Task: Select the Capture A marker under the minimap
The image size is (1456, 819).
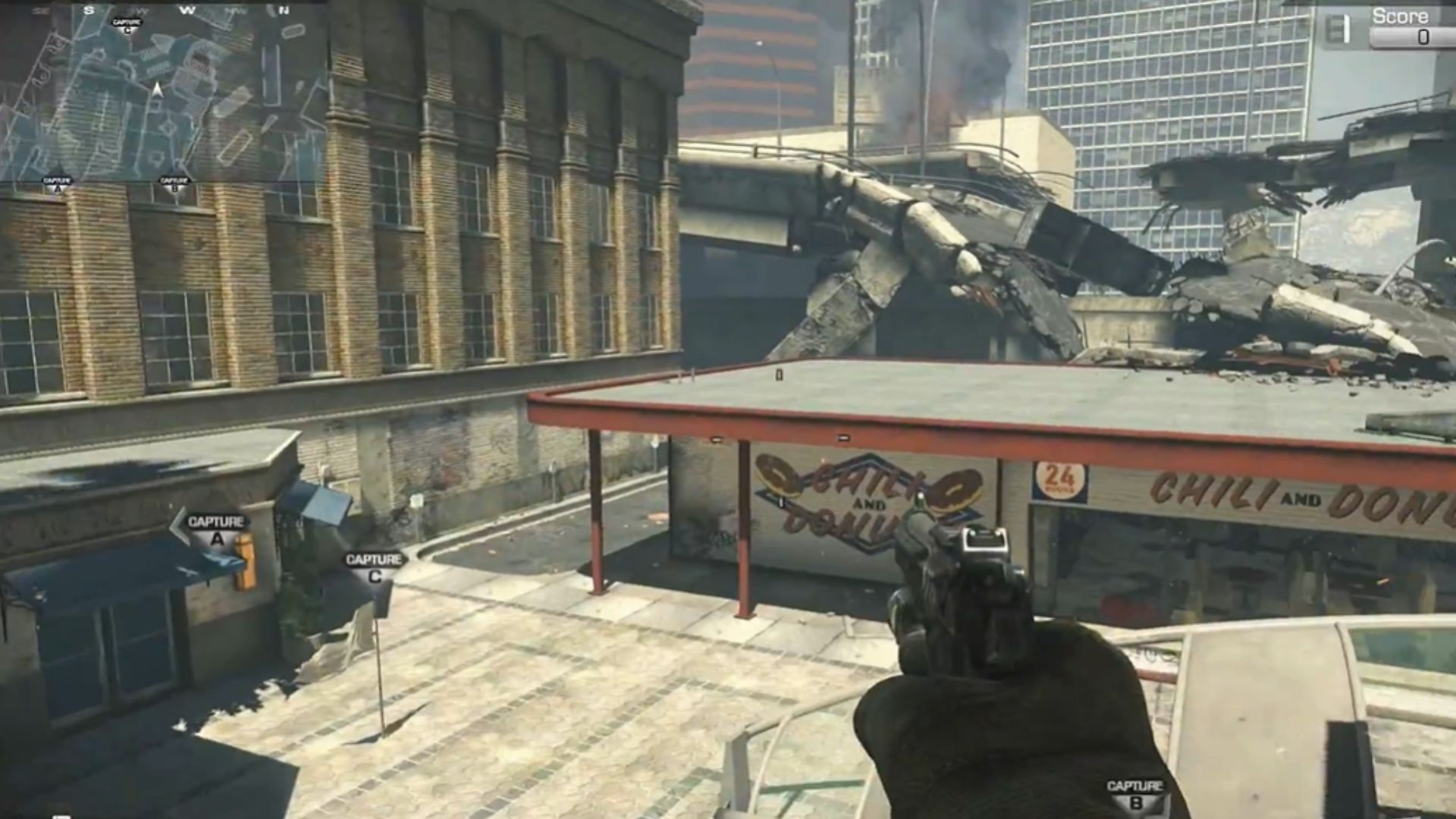Action: (x=57, y=184)
